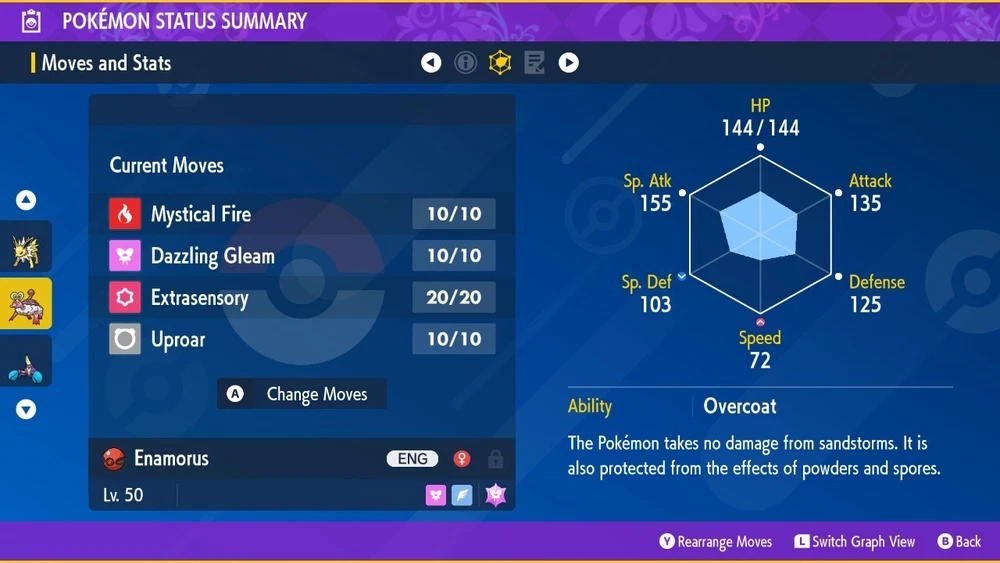Select the Jolteon party thumbnail
Screen dimensions: 1000x563
point(25,247)
